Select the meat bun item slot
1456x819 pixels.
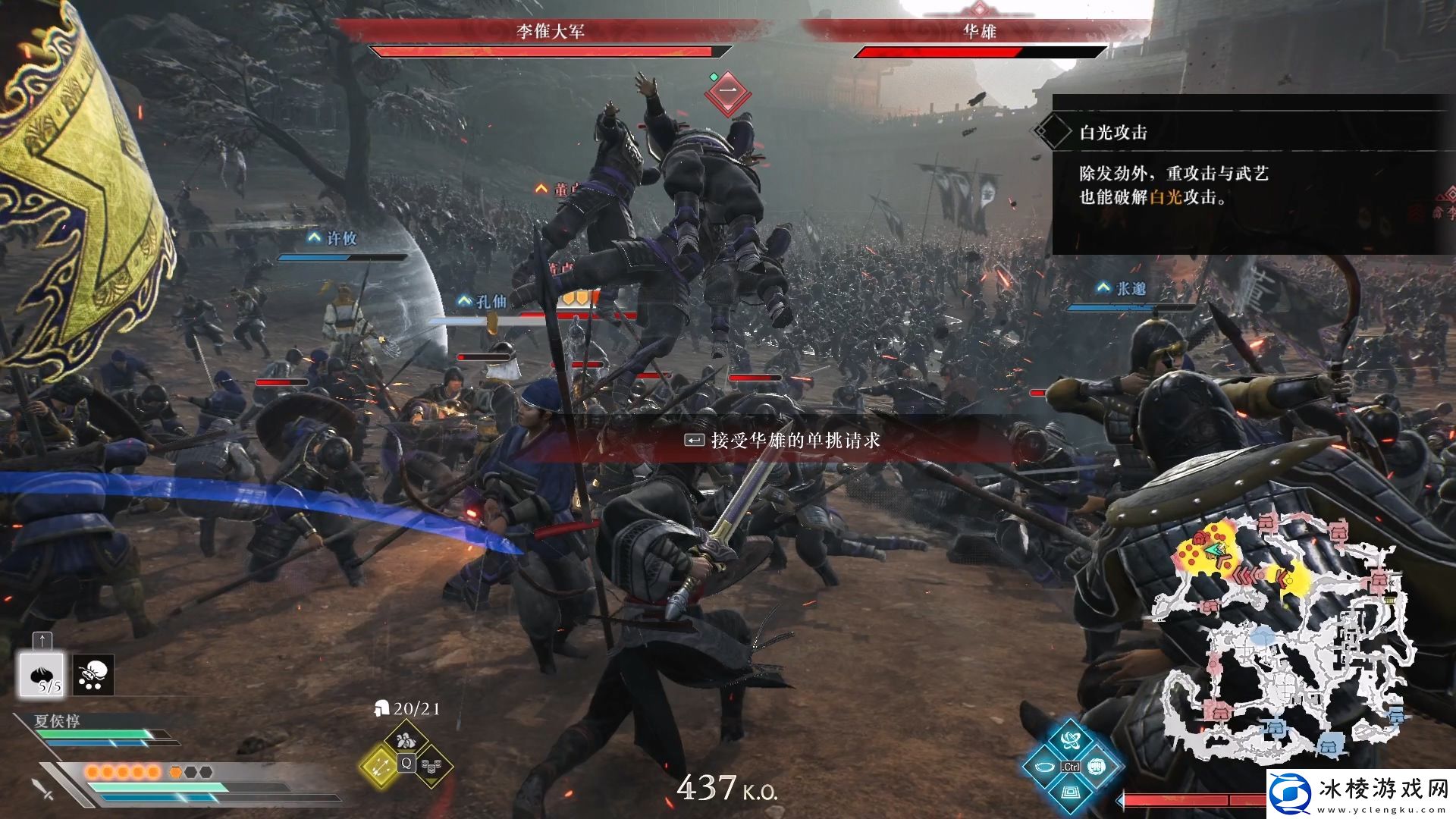[x=42, y=675]
